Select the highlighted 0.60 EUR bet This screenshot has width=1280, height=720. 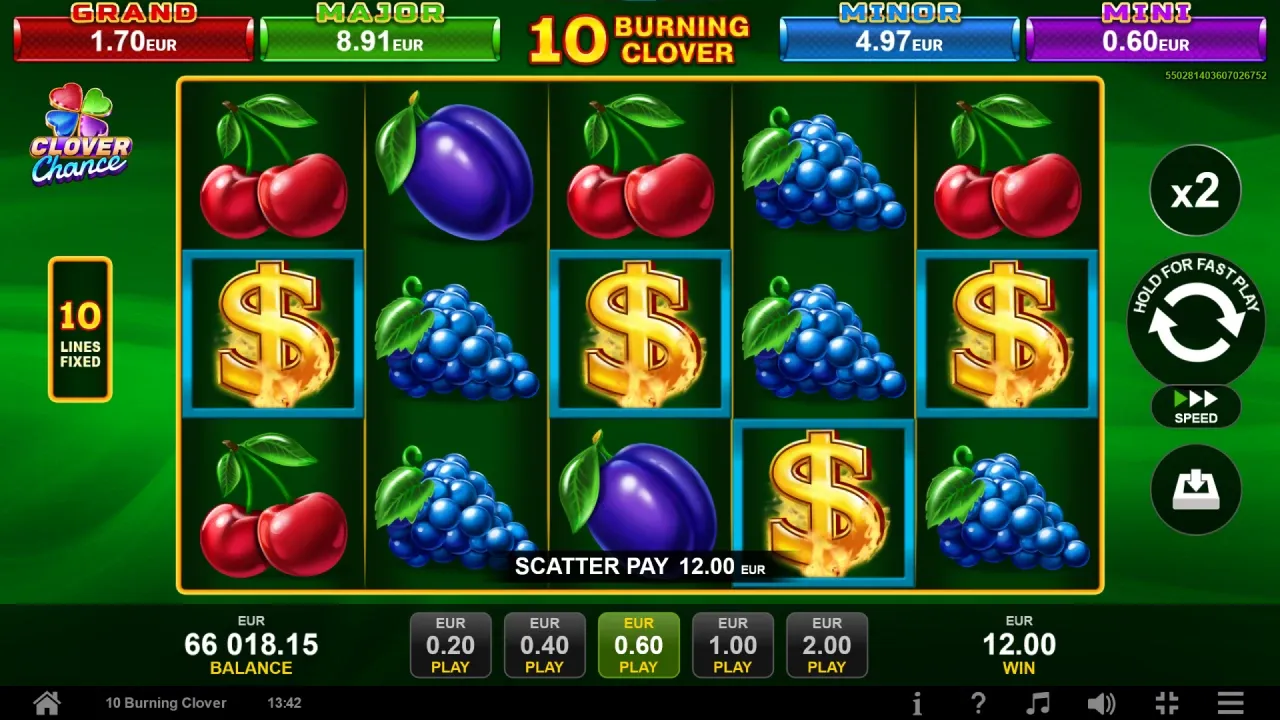coord(638,645)
